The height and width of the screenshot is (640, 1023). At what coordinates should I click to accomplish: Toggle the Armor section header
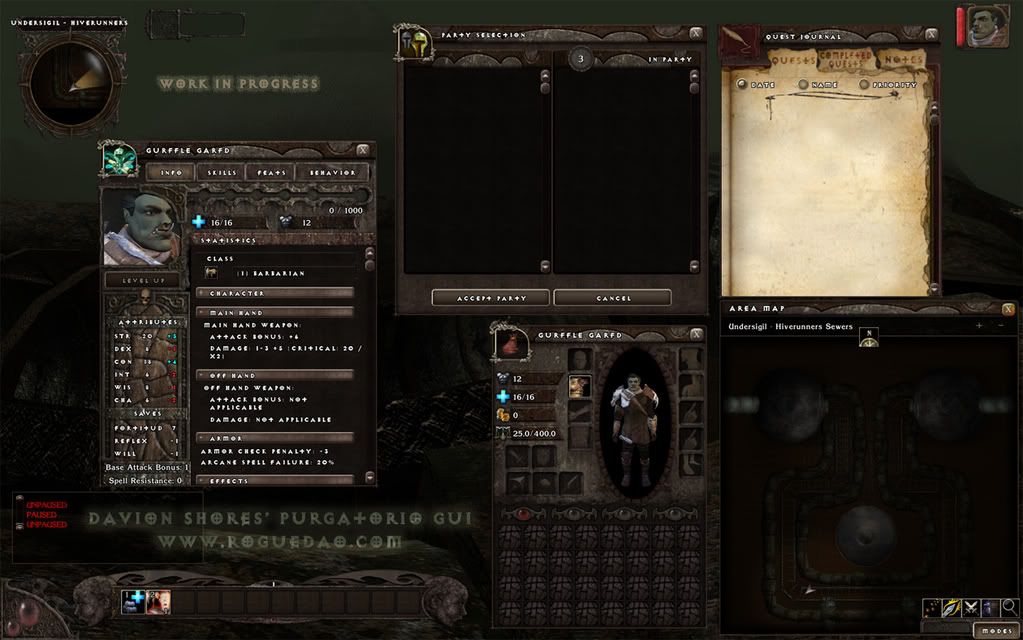point(275,438)
